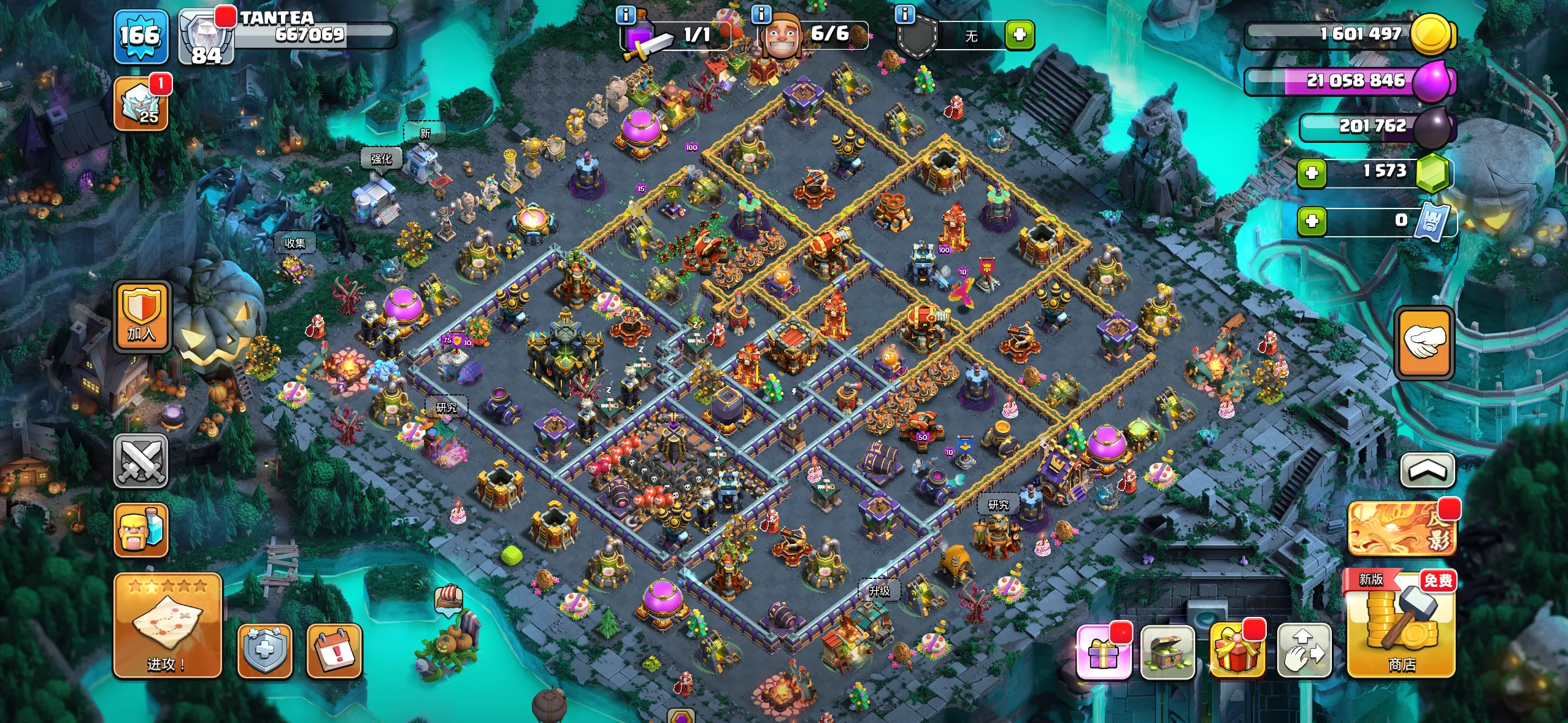Add gems with the green plus

1312,173
